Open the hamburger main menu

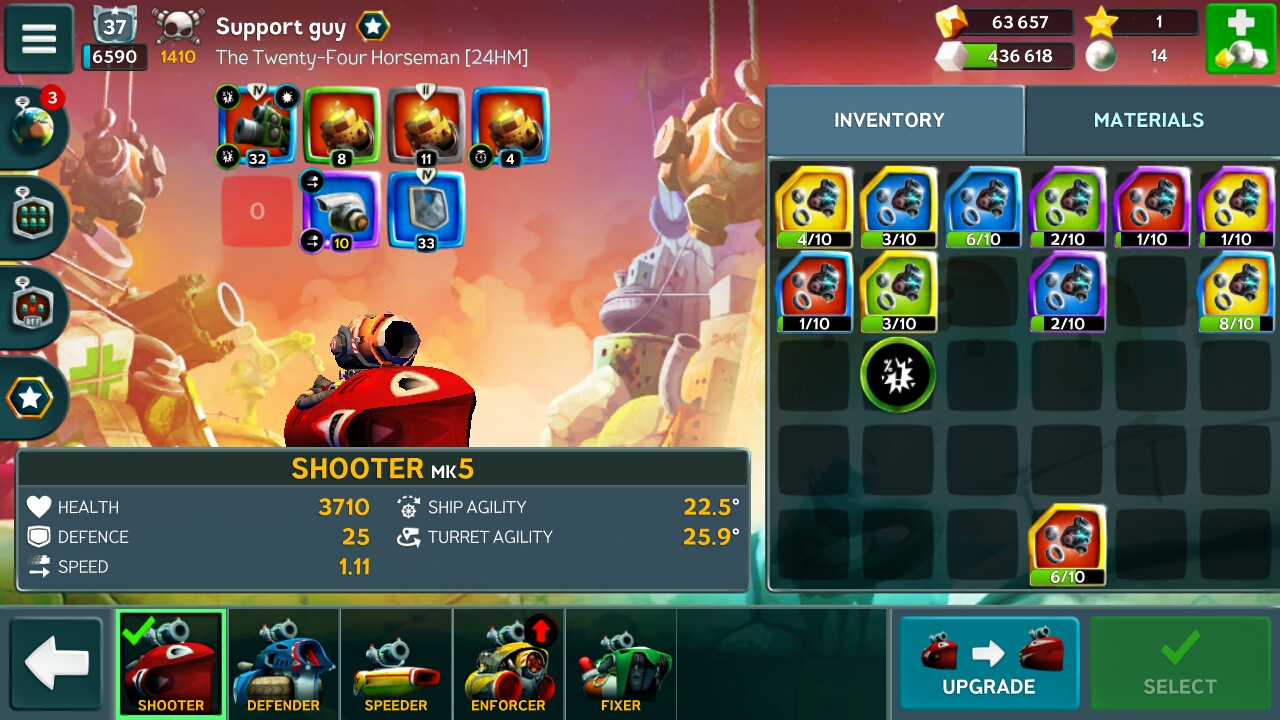(x=39, y=39)
